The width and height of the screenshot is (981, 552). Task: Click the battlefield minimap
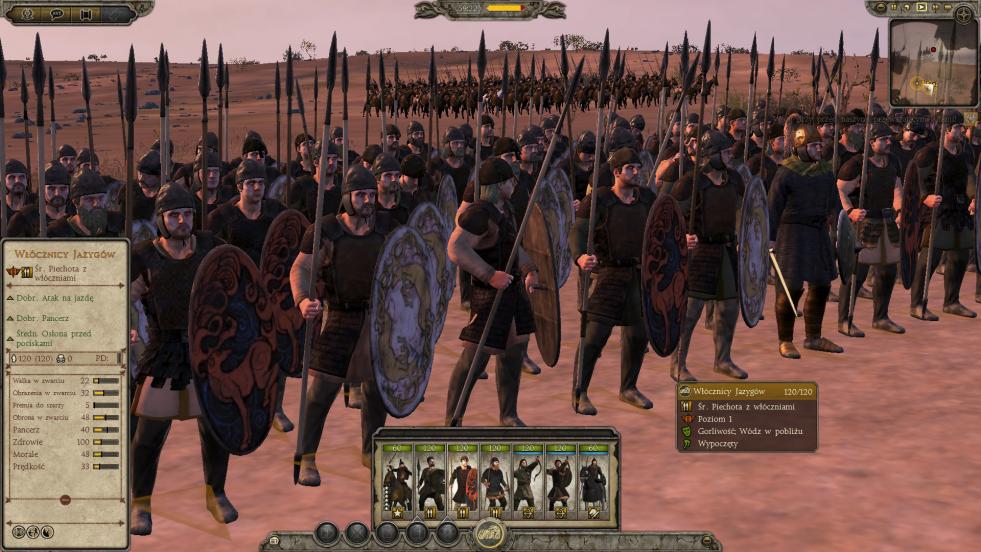930,60
